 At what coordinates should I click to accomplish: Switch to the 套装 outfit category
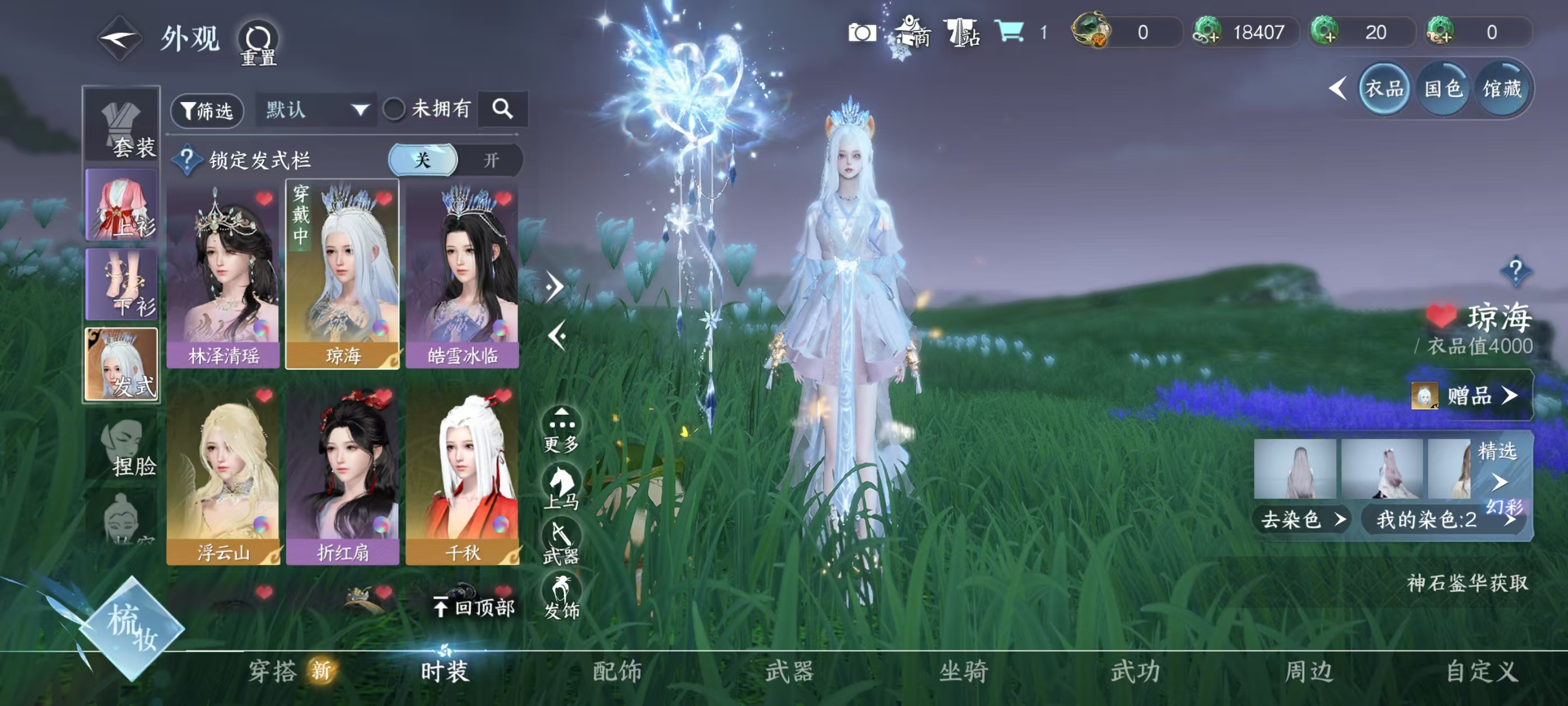[x=122, y=126]
